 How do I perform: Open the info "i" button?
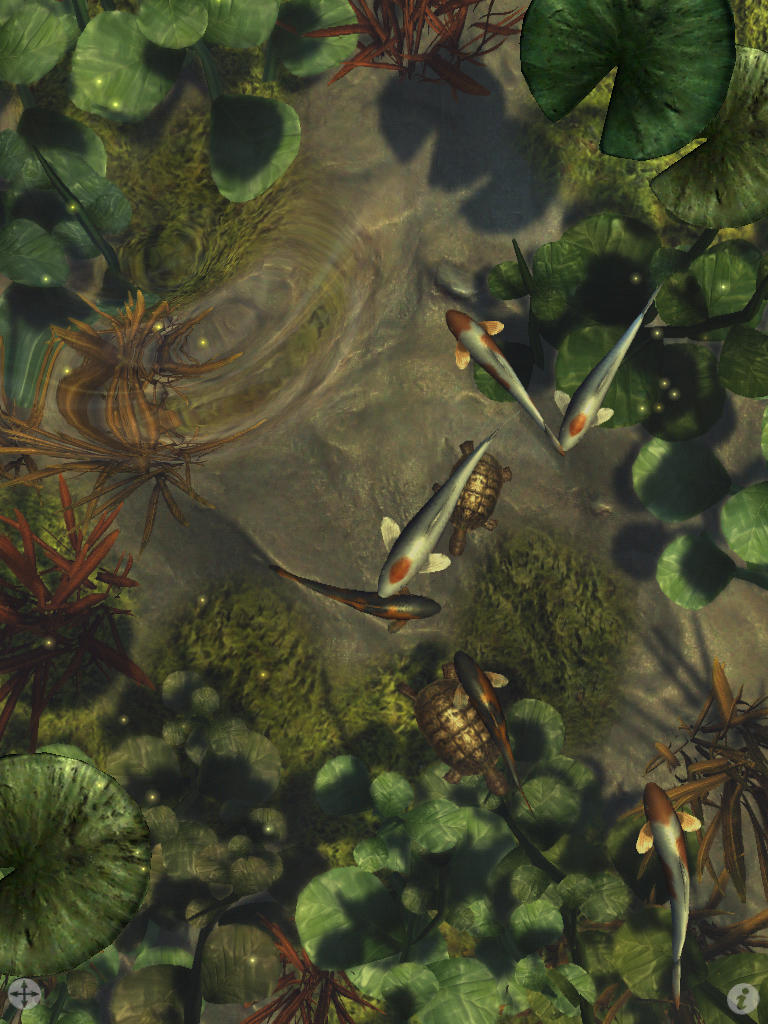[742, 996]
